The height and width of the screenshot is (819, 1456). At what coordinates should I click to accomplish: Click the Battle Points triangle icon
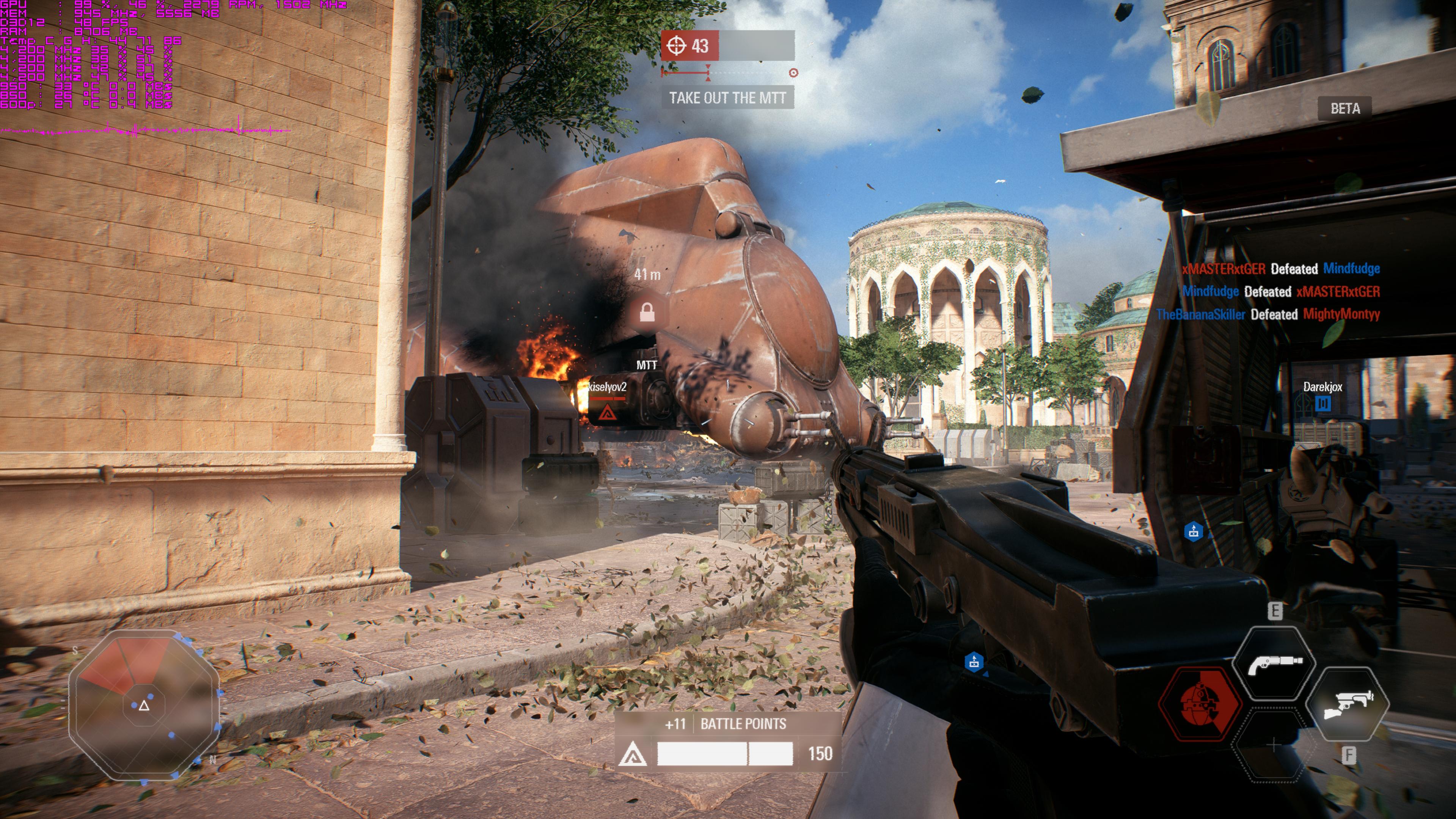point(633,754)
